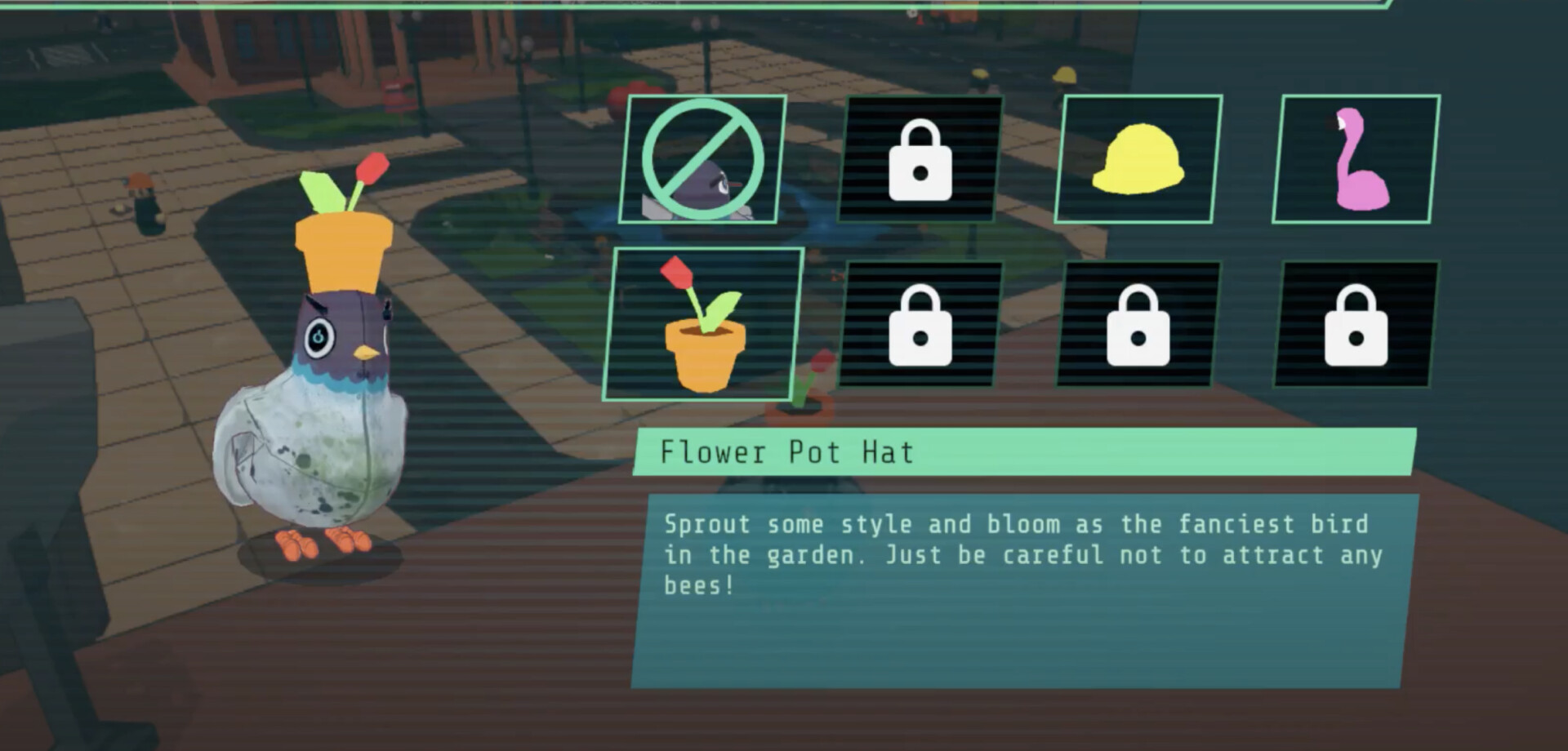Click the locked slot right of the Flower Pot Hat
This screenshot has width=1568, height=751.
(x=921, y=325)
